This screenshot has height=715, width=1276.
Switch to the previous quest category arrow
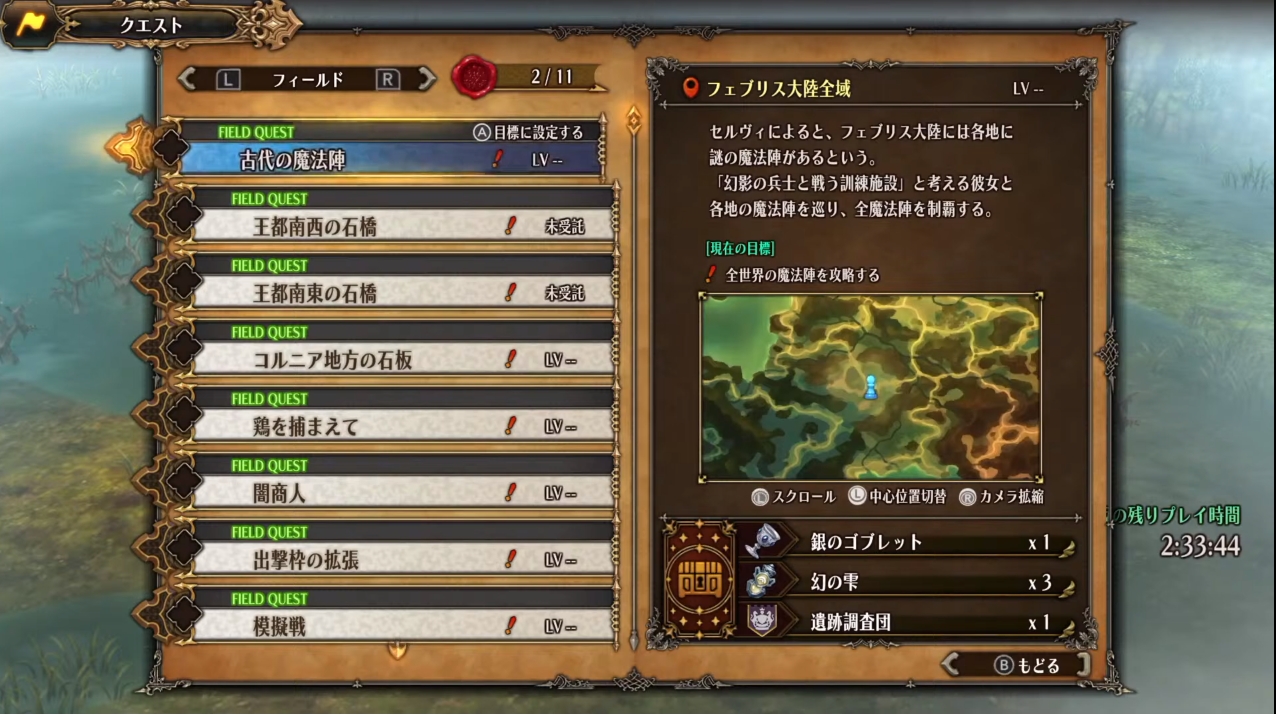pyautogui.click(x=187, y=78)
